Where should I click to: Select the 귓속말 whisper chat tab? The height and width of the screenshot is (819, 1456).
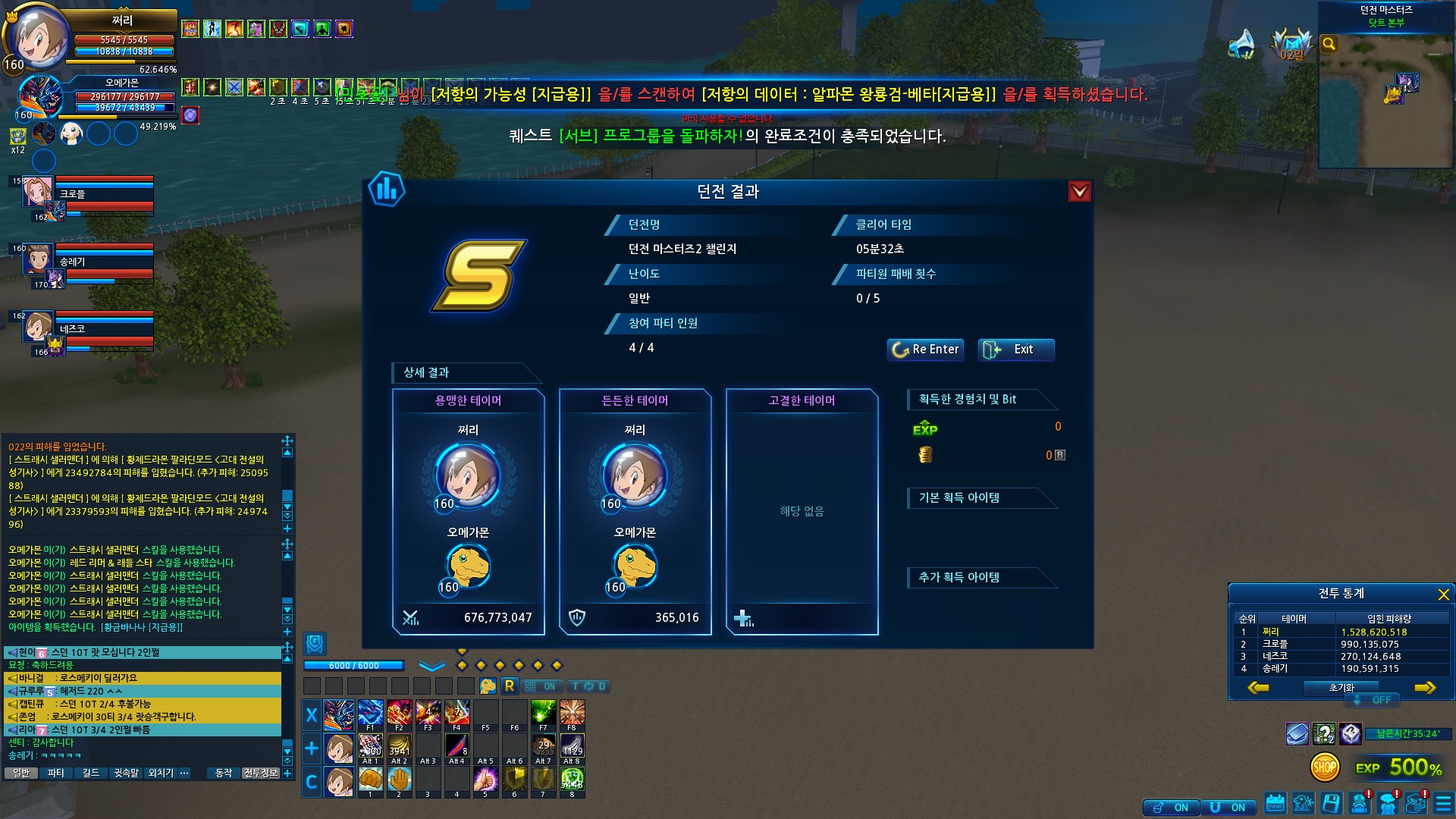click(126, 773)
